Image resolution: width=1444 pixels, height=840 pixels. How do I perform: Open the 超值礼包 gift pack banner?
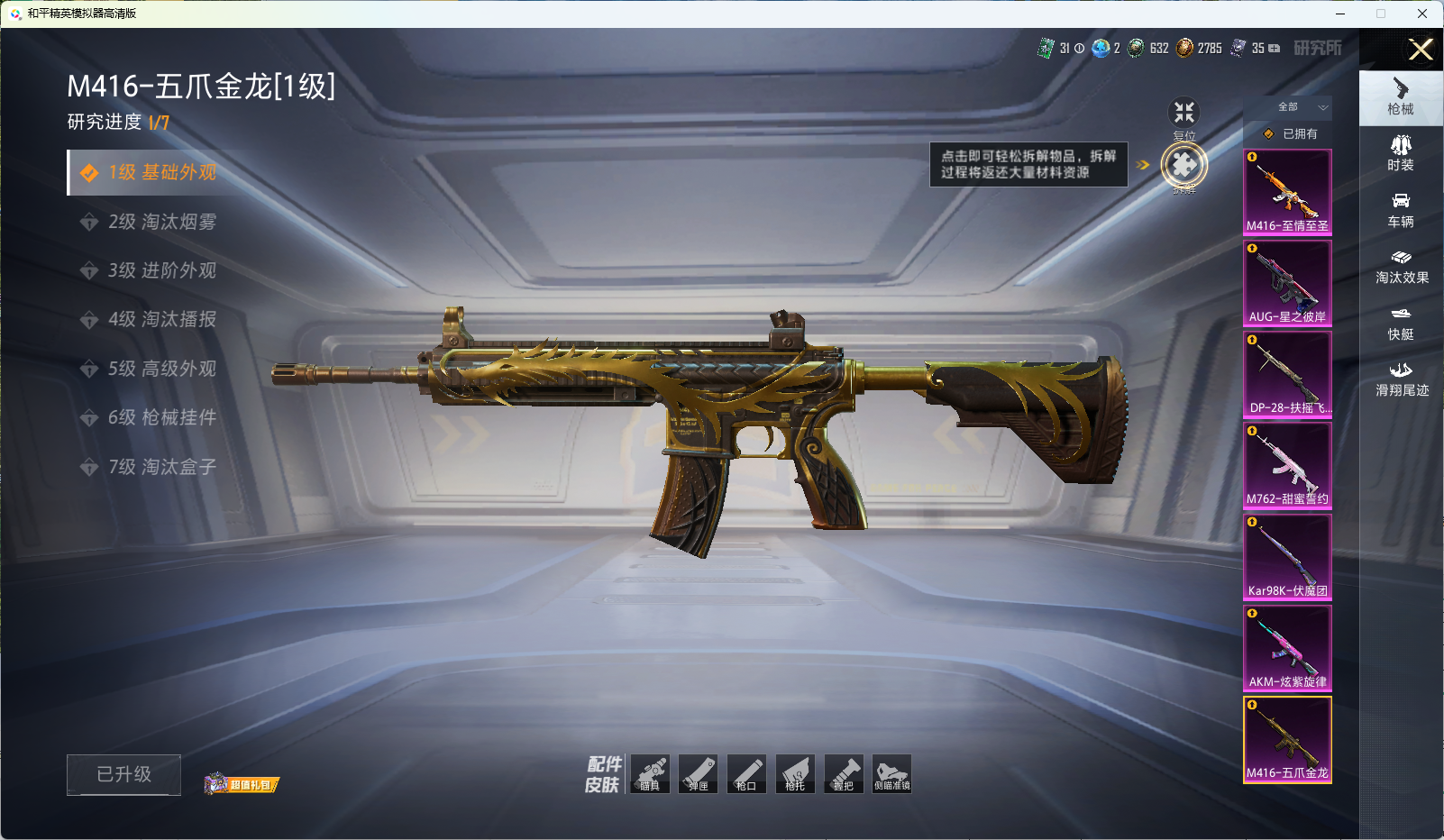(242, 784)
